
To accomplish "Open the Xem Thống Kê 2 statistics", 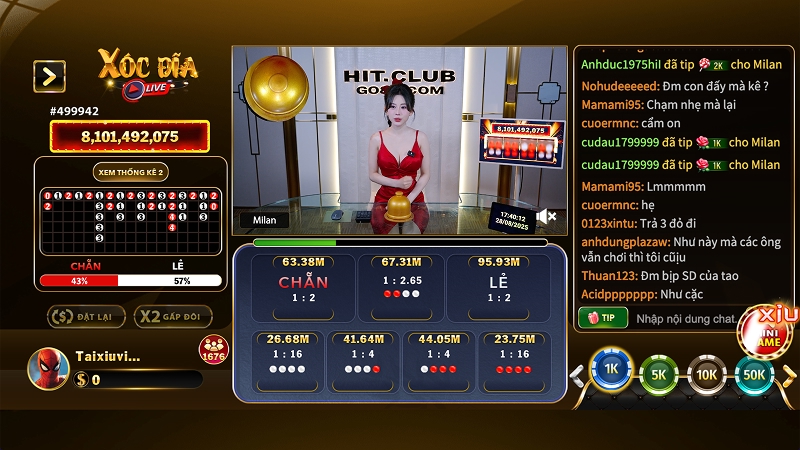I will click(130, 172).
